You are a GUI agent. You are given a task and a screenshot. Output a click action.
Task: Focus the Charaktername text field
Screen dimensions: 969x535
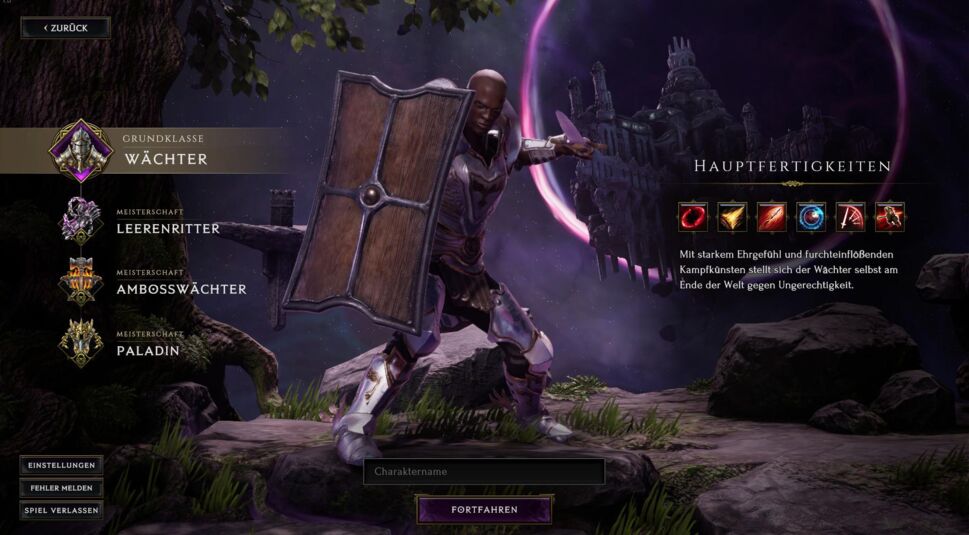pos(484,471)
